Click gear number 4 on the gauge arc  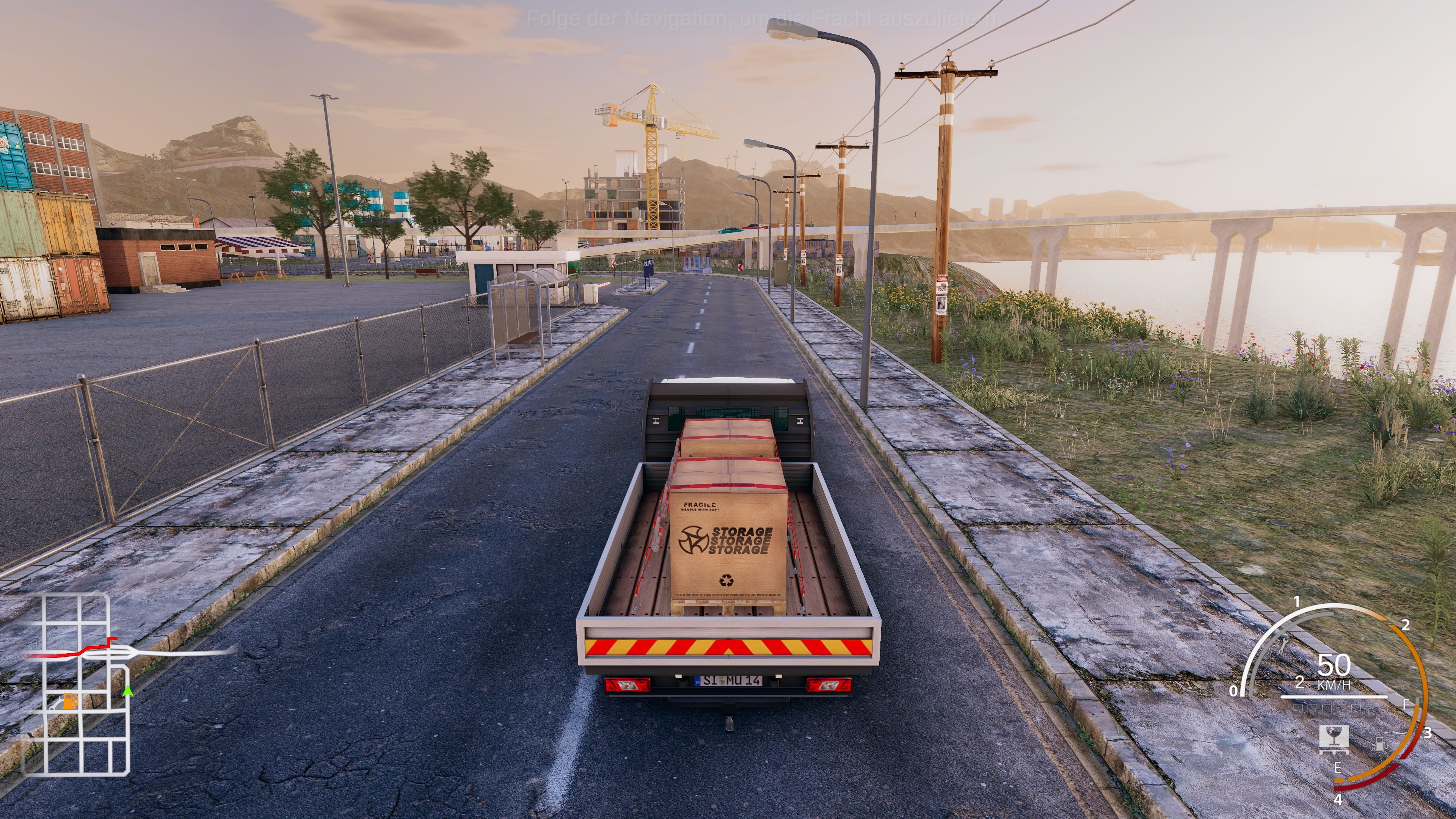click(1339, 800)
